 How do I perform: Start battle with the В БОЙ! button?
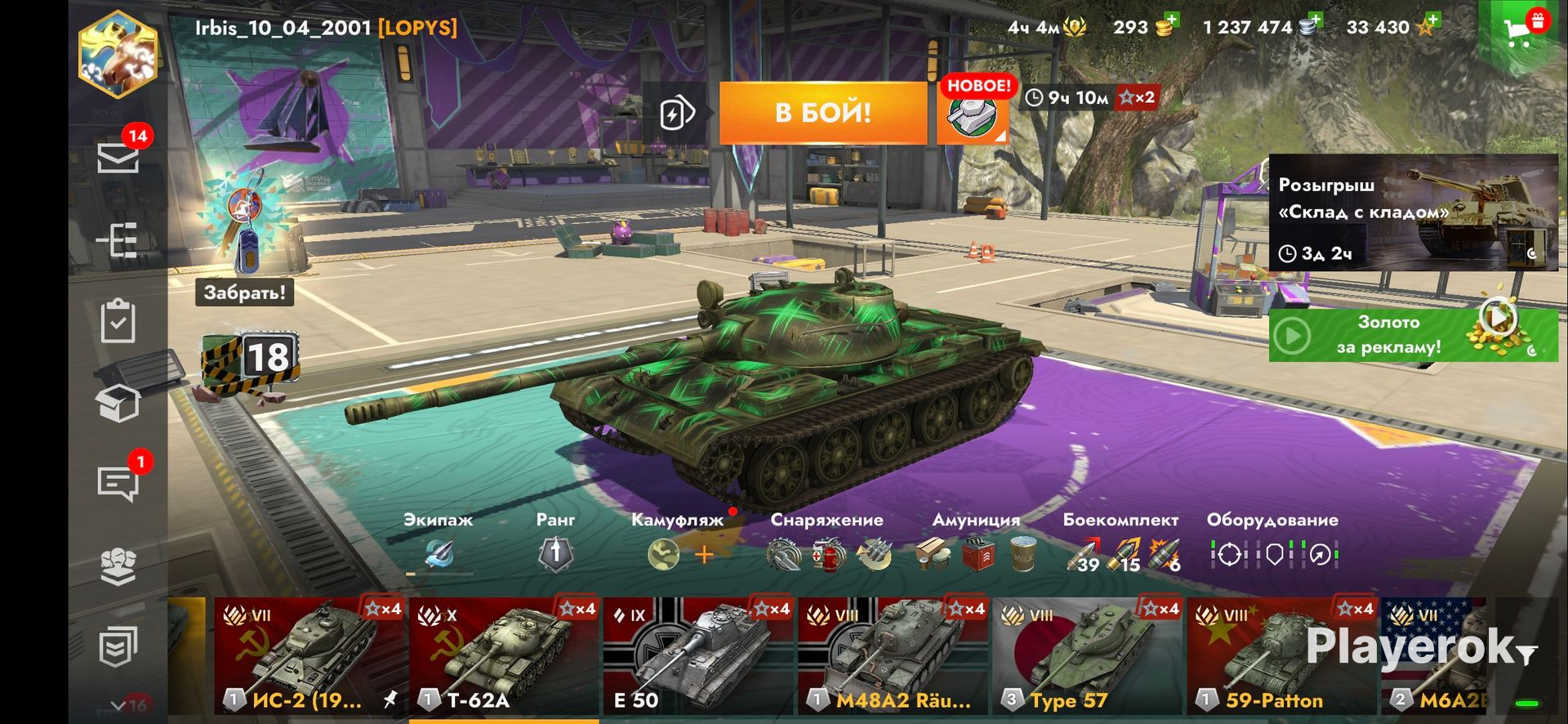822,113
